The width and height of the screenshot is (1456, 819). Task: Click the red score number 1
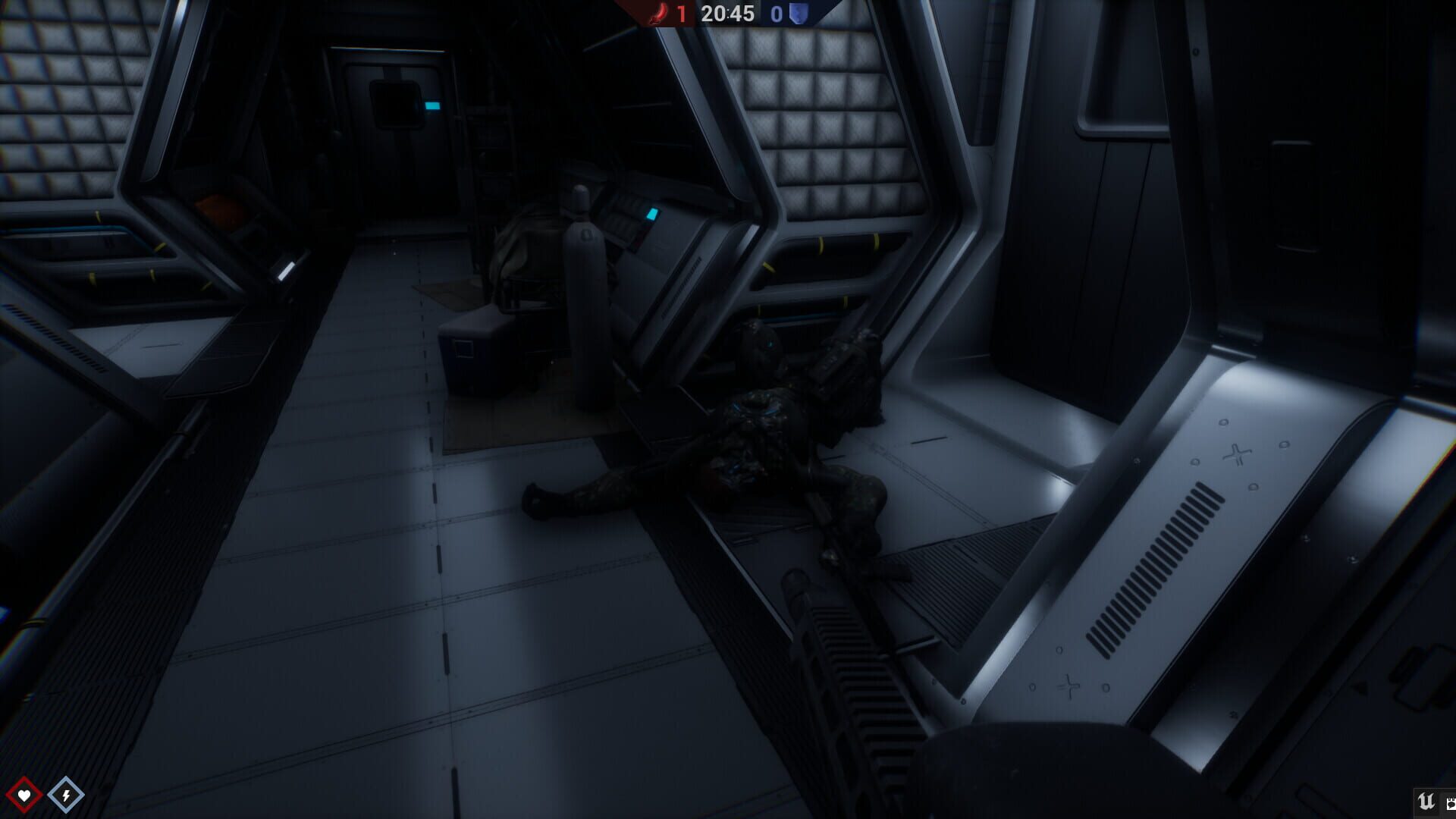click(x=681, y=13)
